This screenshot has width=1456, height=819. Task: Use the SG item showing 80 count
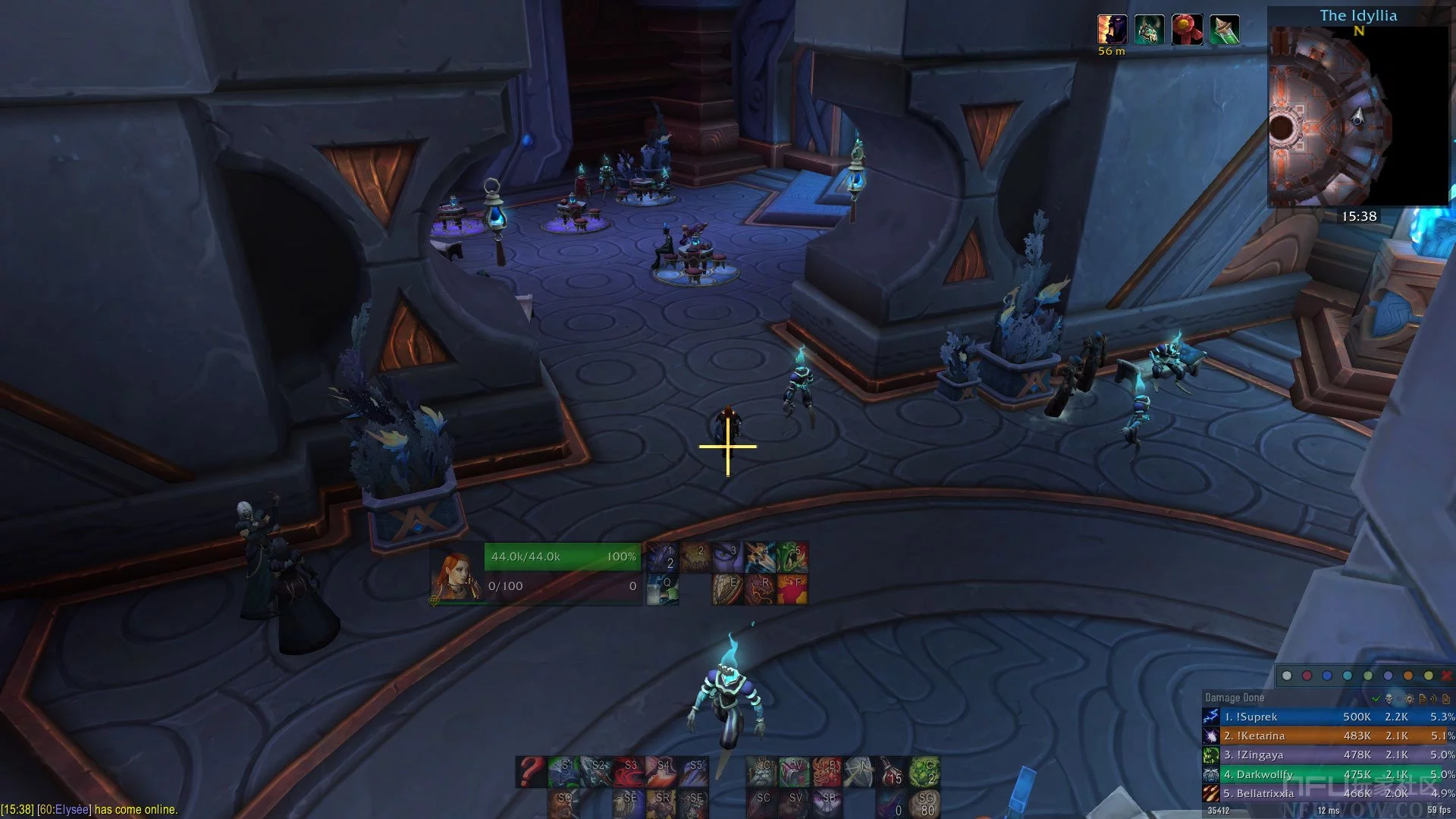tap(924, 803)
